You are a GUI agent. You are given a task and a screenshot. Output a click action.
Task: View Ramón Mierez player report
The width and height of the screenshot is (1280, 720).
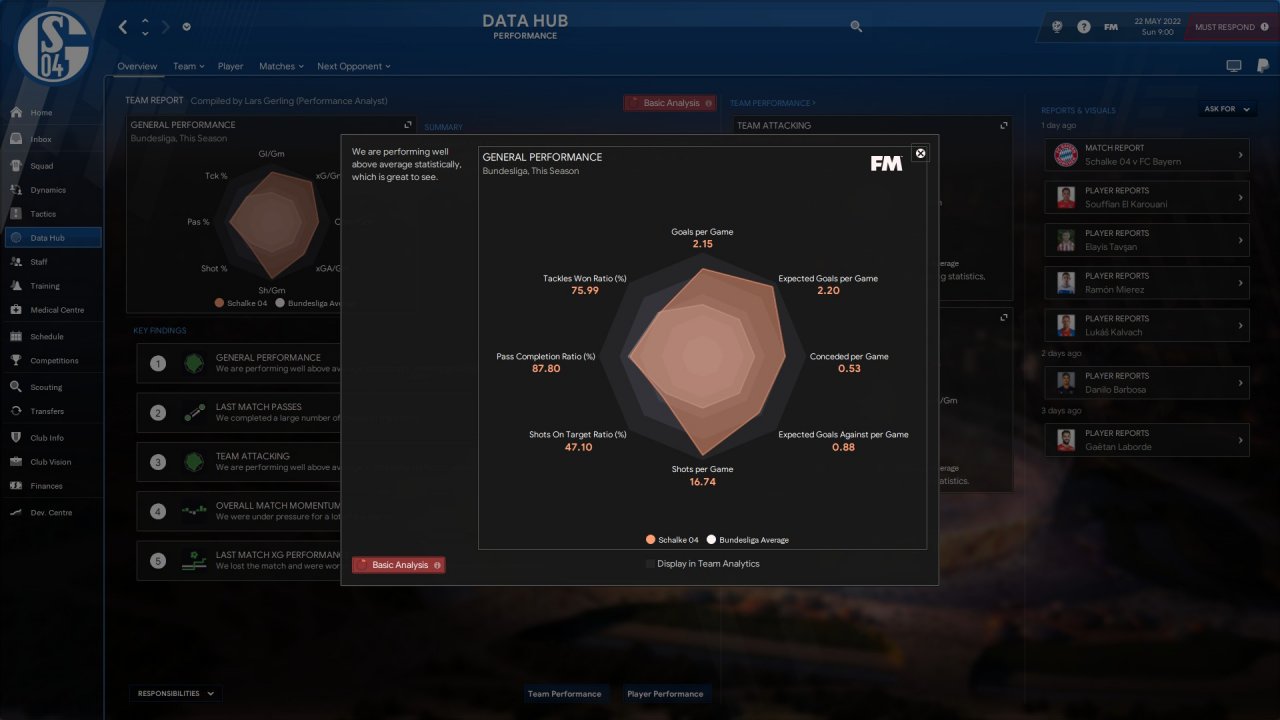coord(1146,283)
